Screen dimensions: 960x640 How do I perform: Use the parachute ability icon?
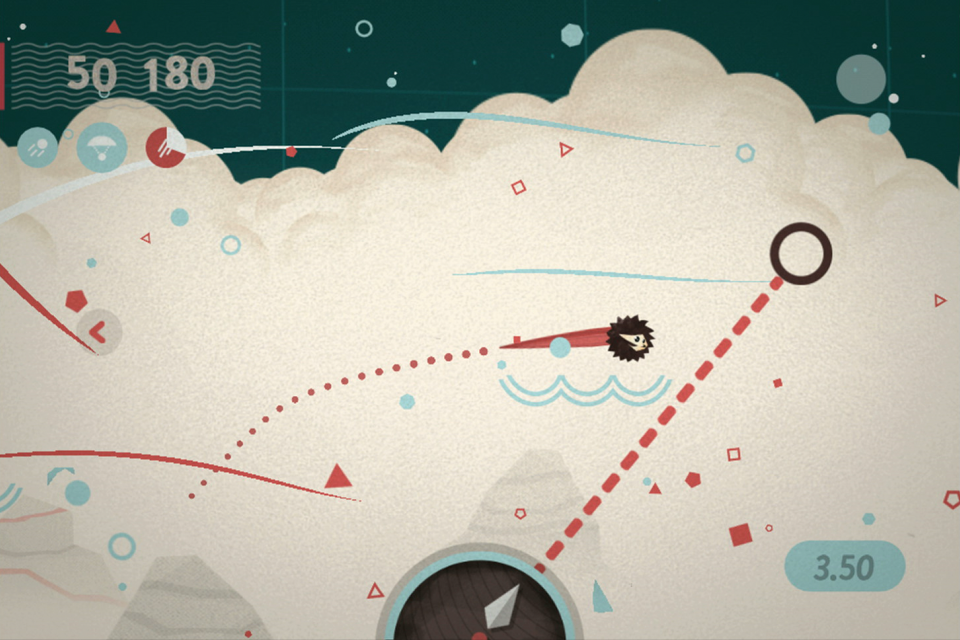101,147
